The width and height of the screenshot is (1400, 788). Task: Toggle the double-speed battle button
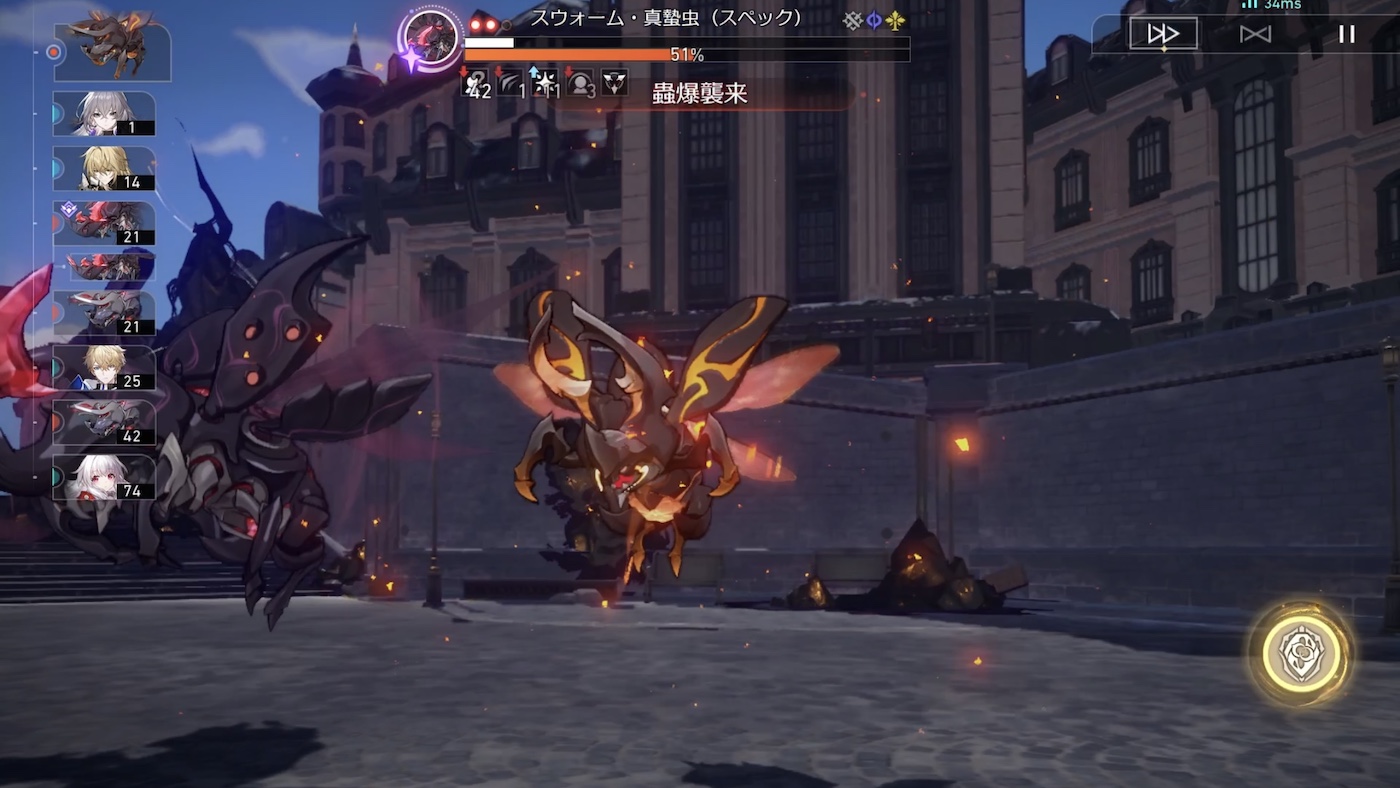(1163, 34)
